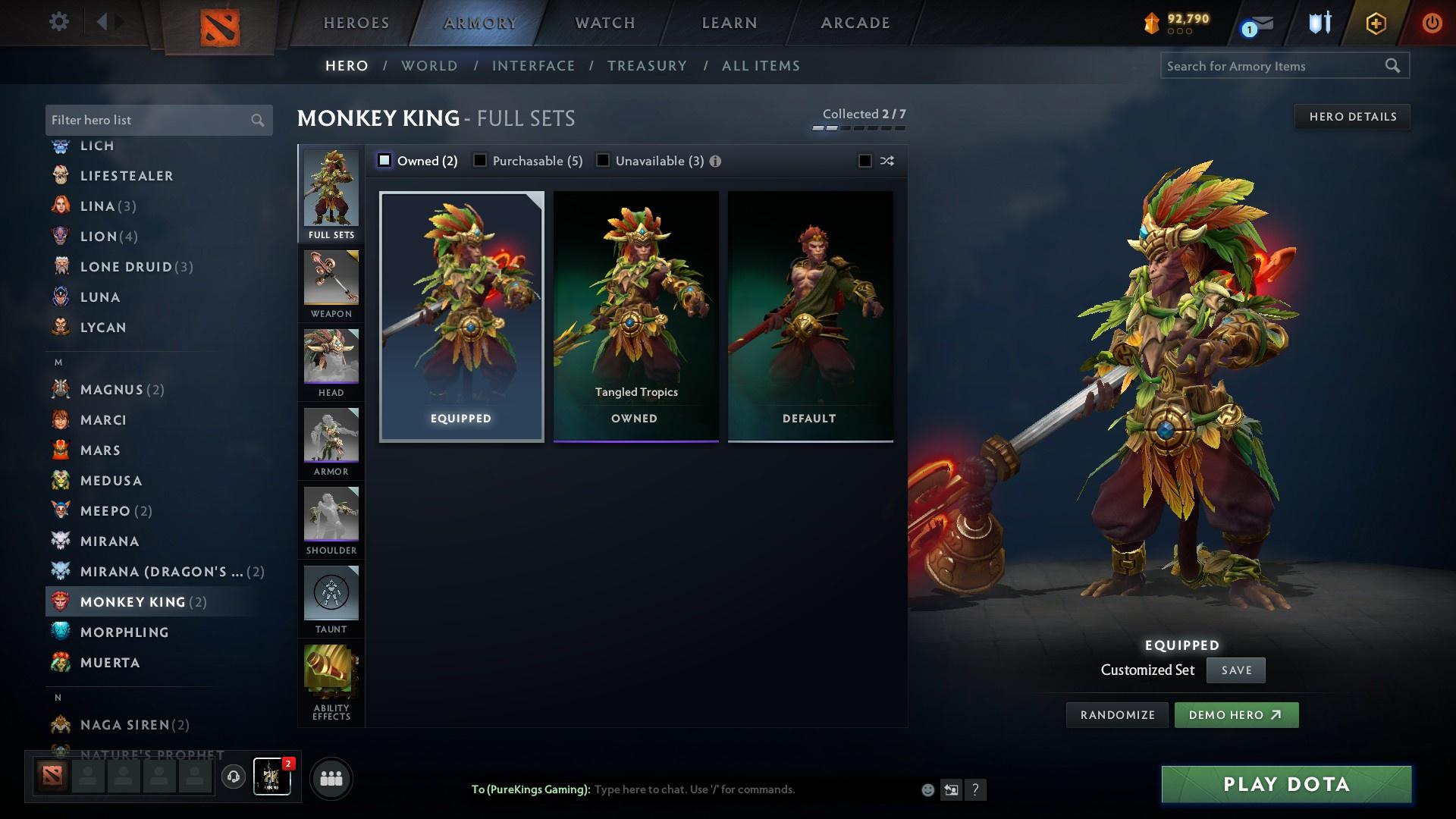This screenshot has height=819, width=1456.
Task: Switch to the WATCH tab
Action: click(604, 23)
